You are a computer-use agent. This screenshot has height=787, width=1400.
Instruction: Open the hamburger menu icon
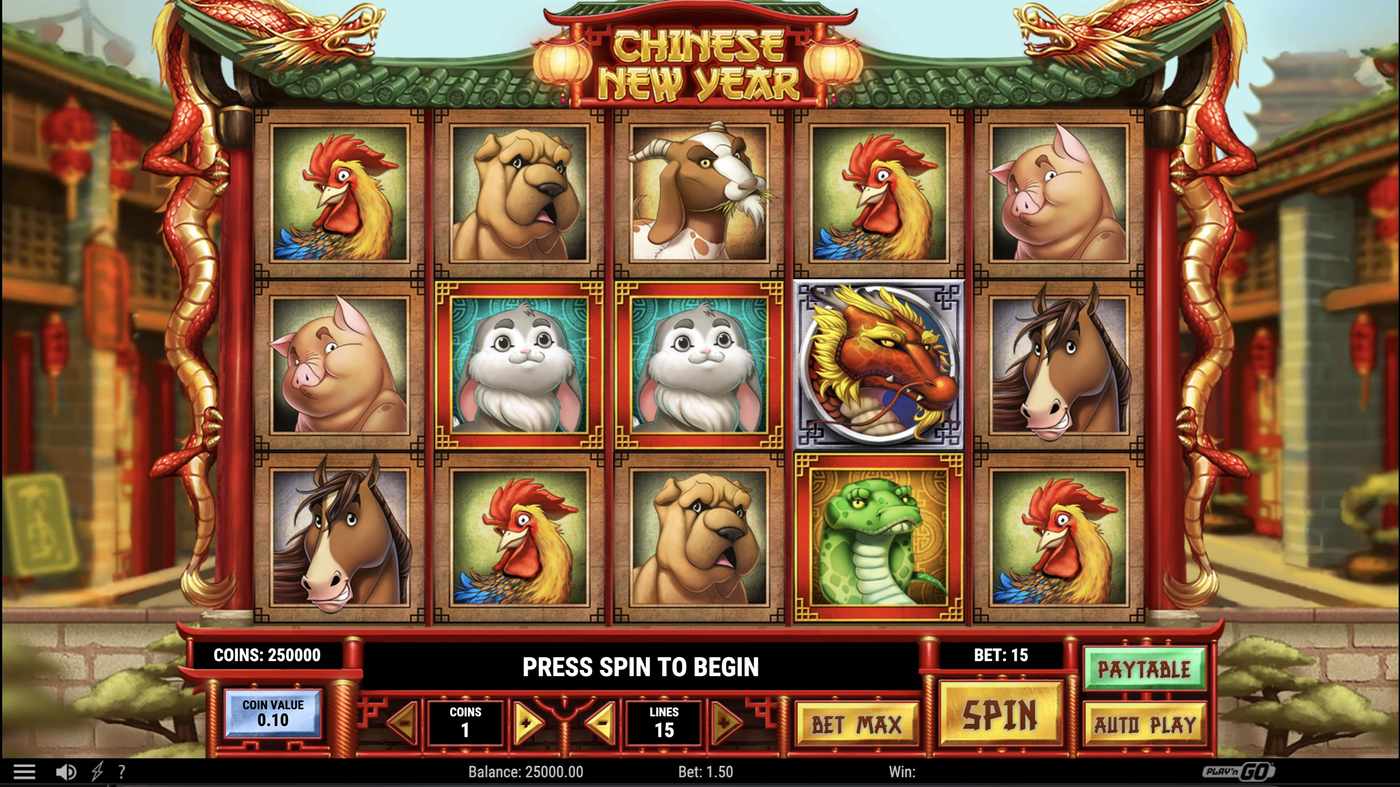[25, 770]
